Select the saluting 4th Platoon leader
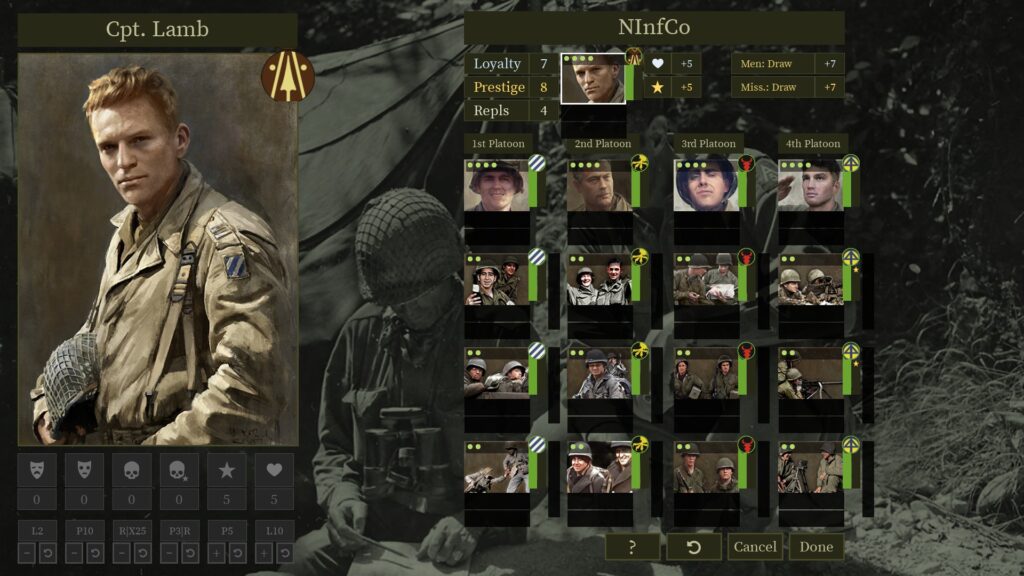The height and width of the screenshot is (576, 1024). click(810, 185)
